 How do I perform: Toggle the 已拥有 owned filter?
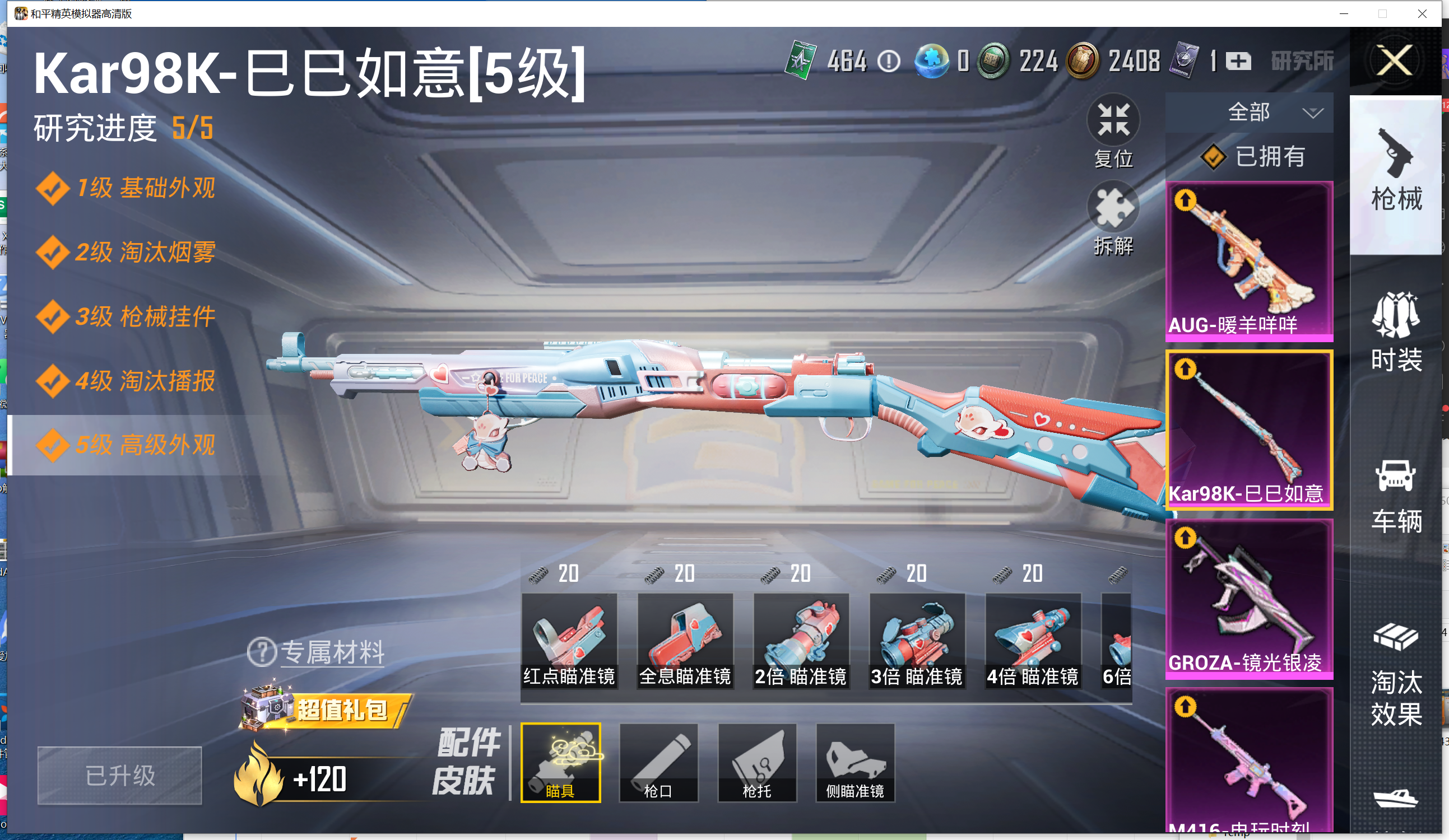[x=1253, y=156]
